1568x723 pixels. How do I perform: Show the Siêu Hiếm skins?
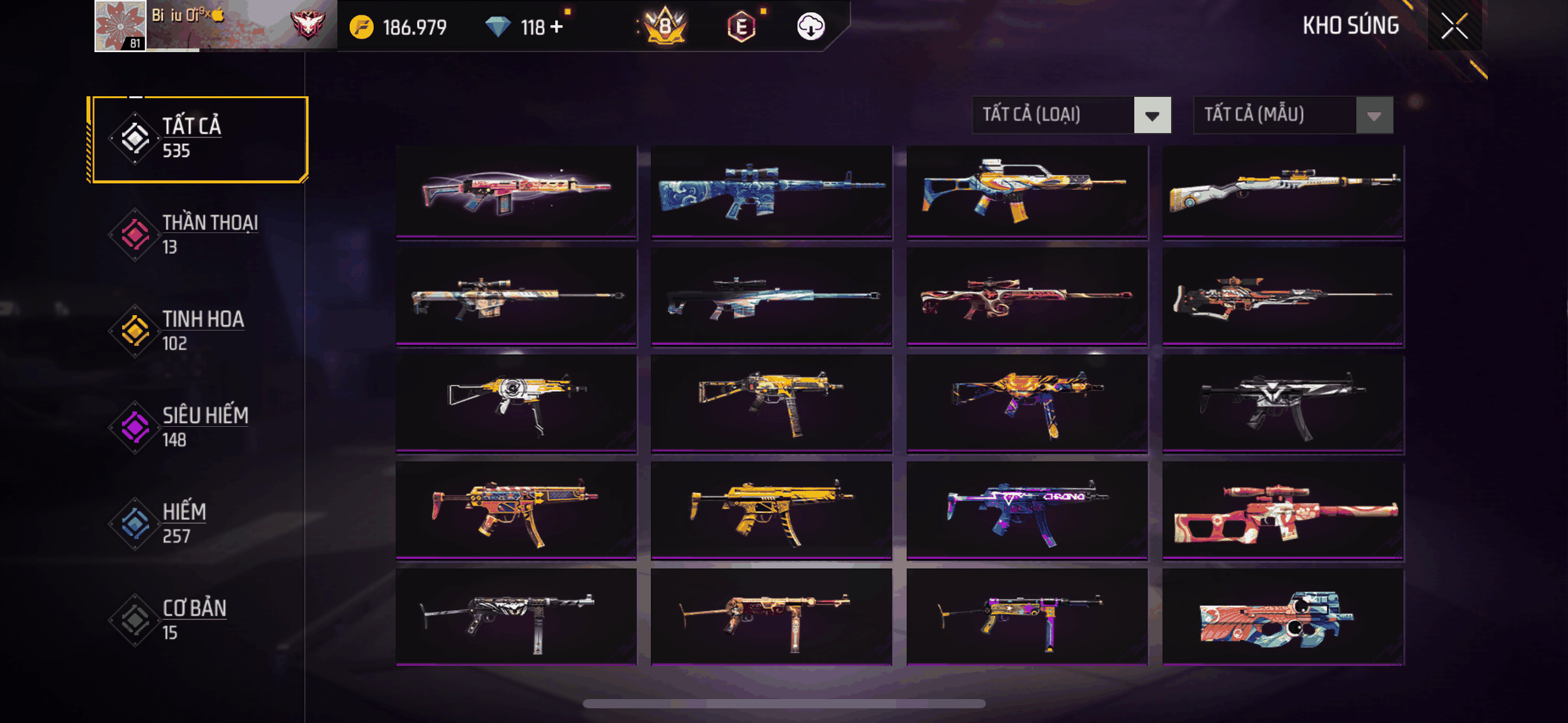199,427
